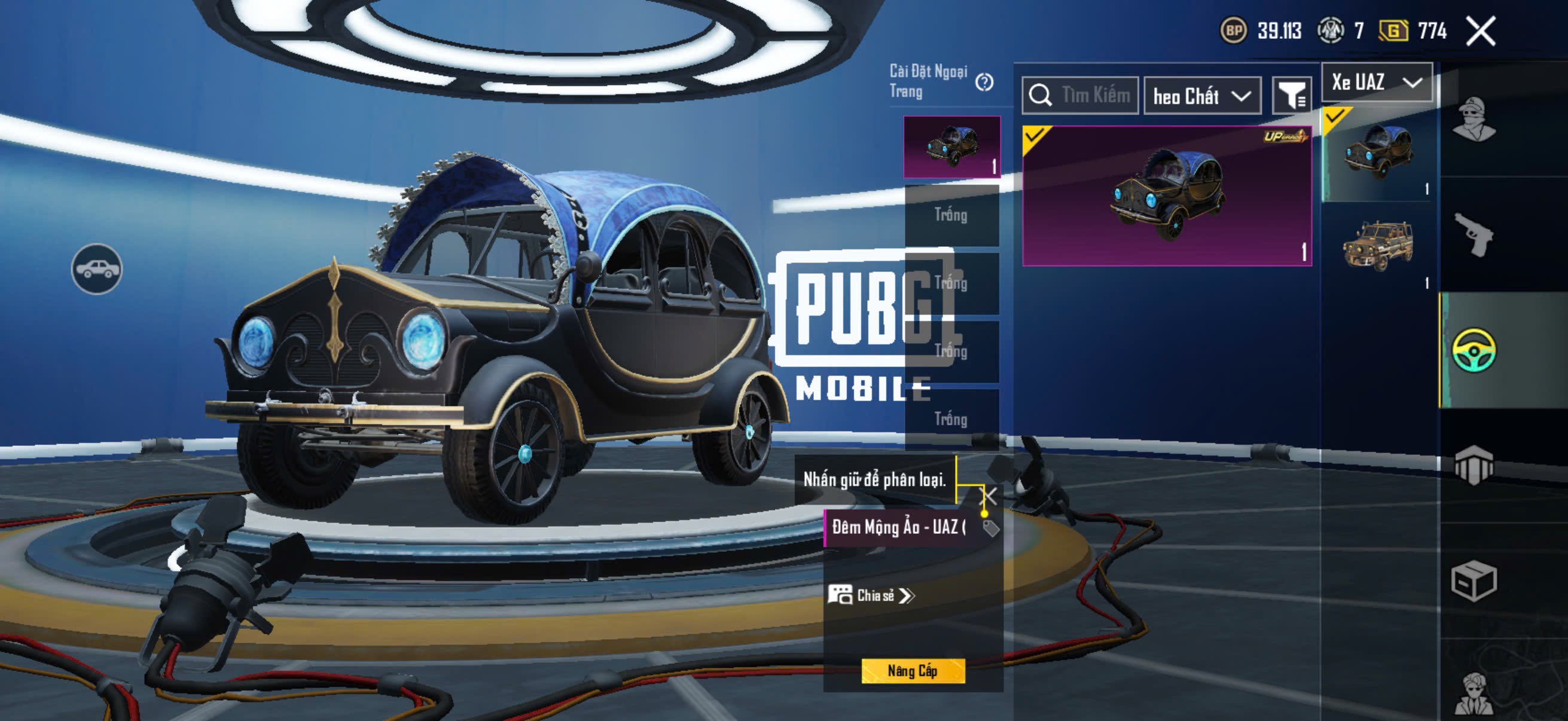Share the skin via Chia sẻ
Screen dimensions: 1568x721
point(872,595)
